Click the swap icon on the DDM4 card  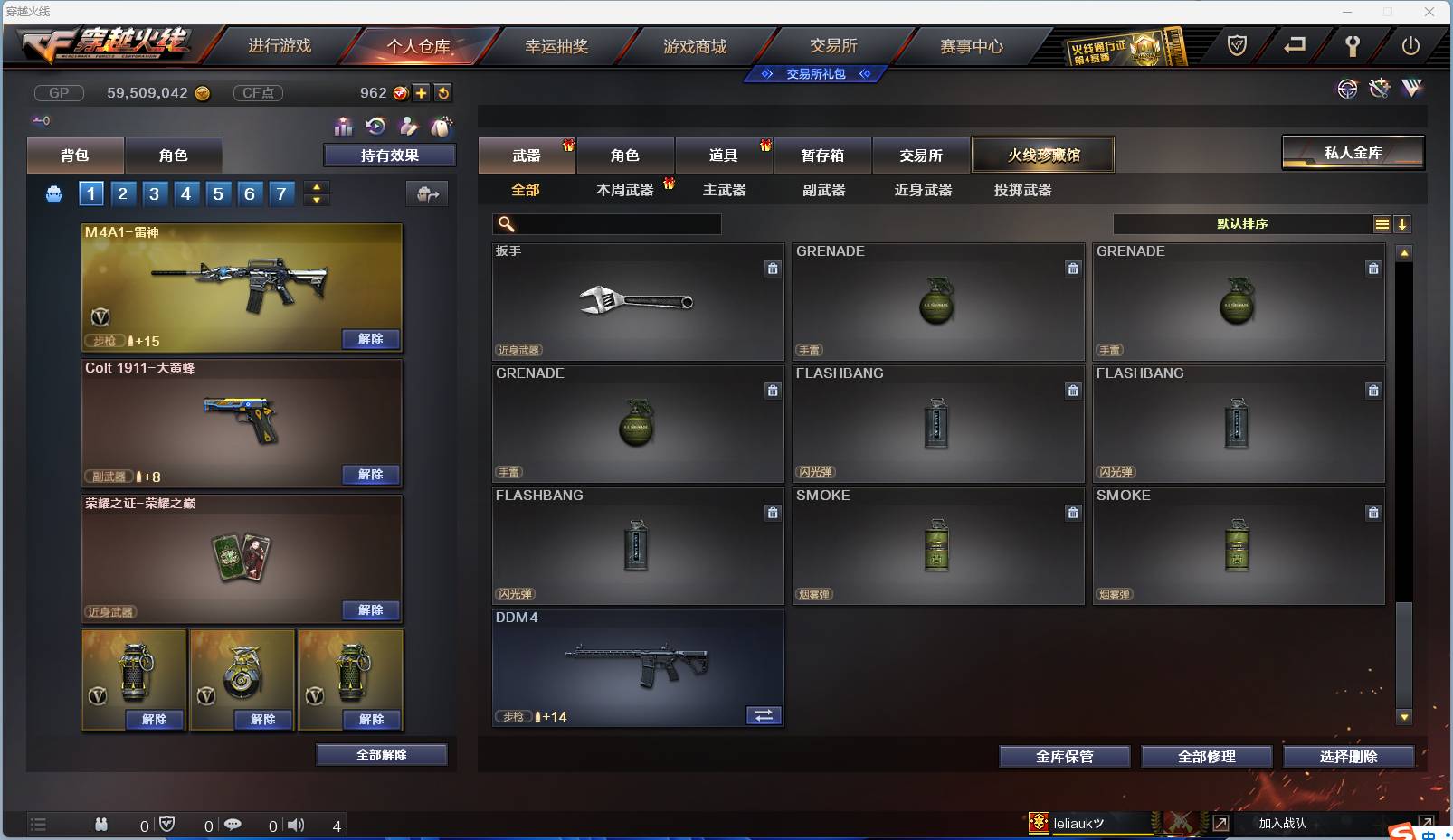[763, 715]
